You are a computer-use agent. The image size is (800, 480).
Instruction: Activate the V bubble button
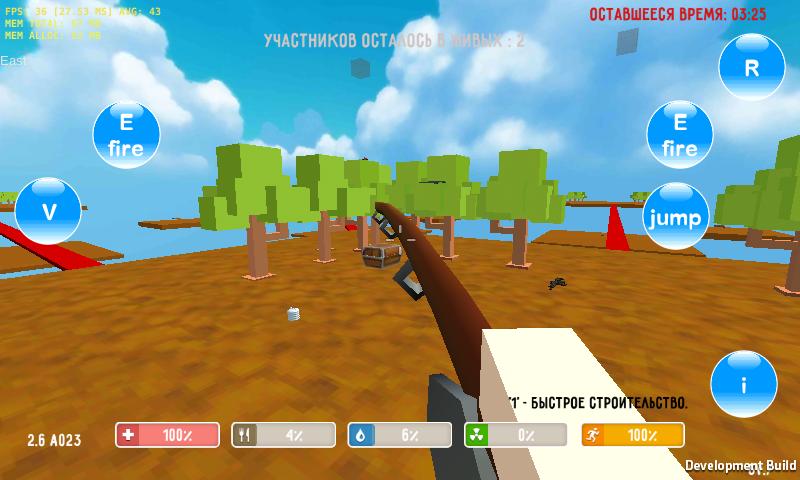[47, 211]
